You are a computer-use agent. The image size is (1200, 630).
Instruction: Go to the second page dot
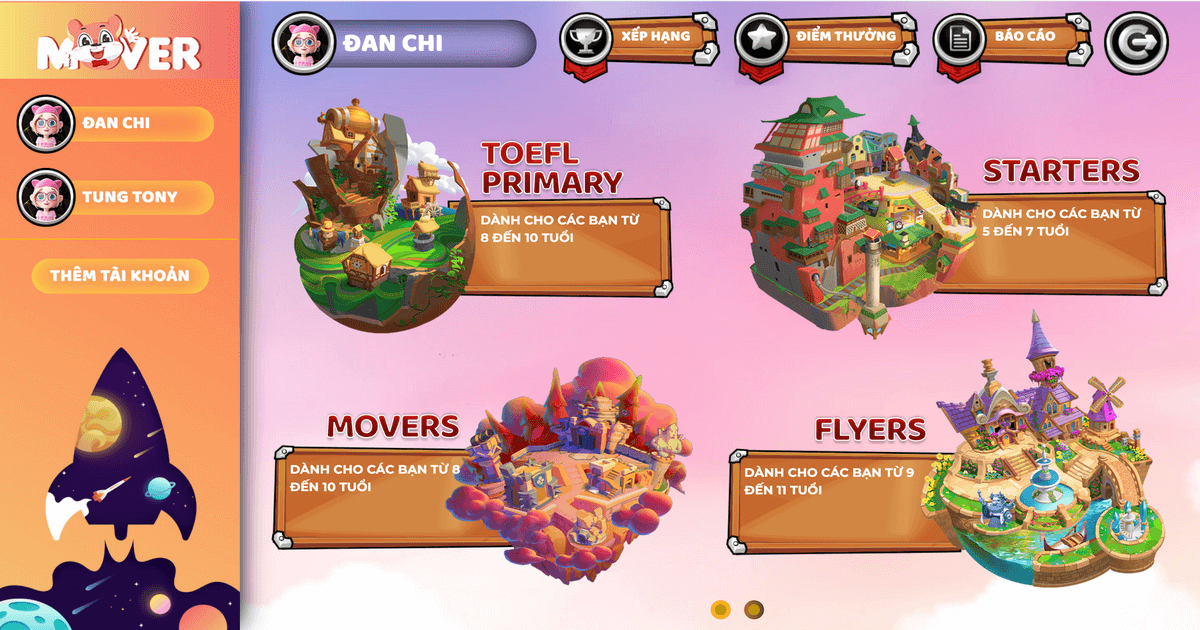point(754,609)
